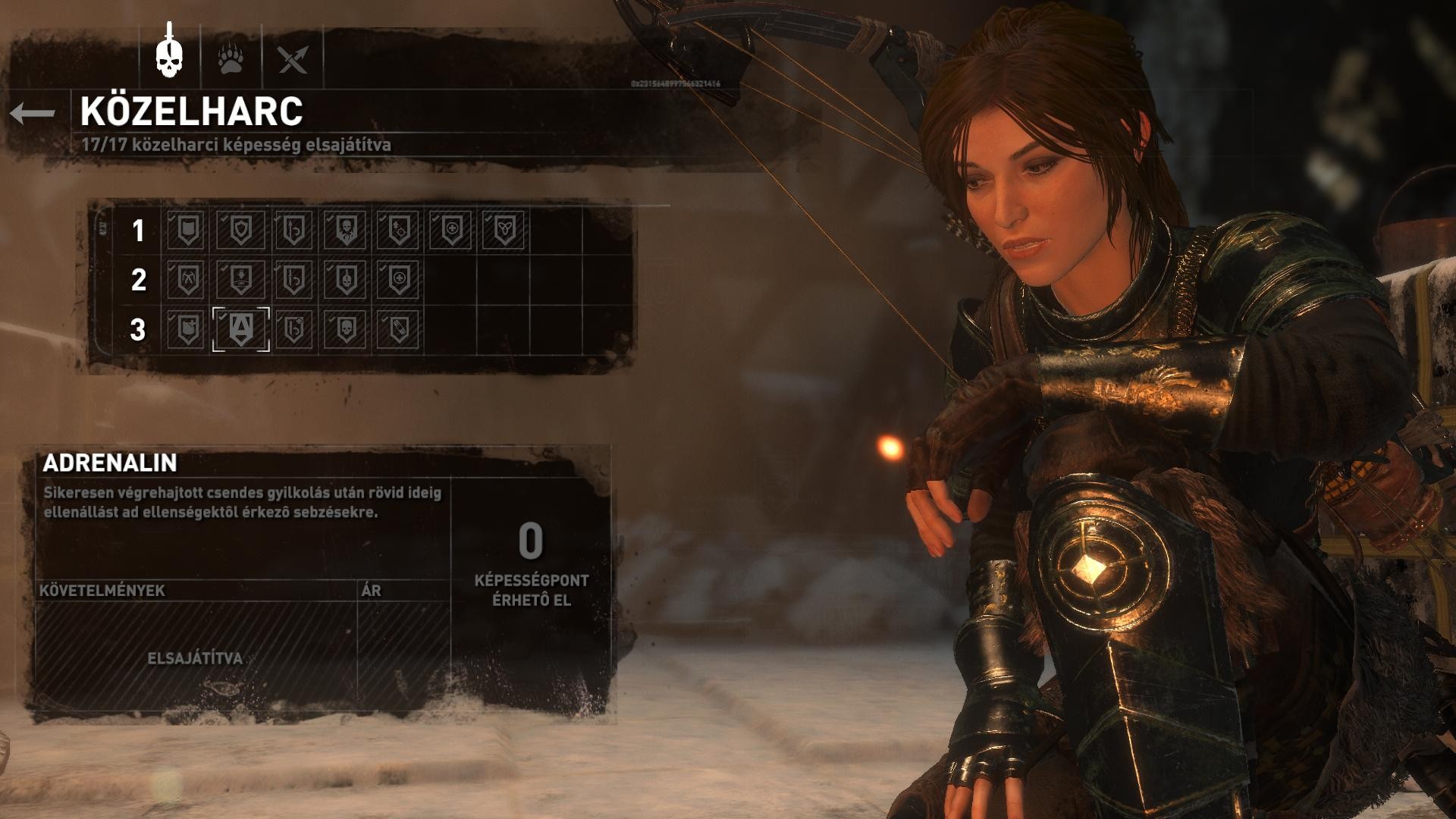The width and height of the screenshot is (1456, 819).
Task: Select the crossed climbing axes skill
Action: 187,279
